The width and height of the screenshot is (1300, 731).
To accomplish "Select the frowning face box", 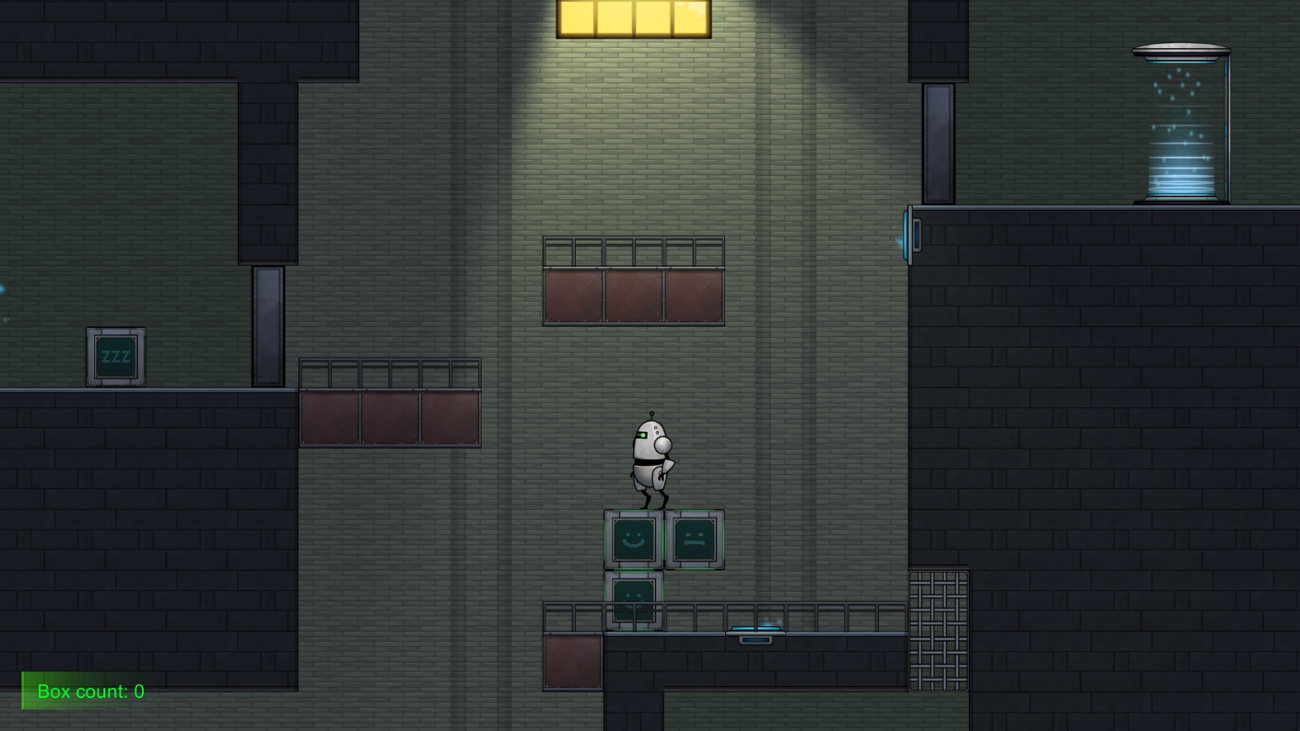I will tap(695, 539).
